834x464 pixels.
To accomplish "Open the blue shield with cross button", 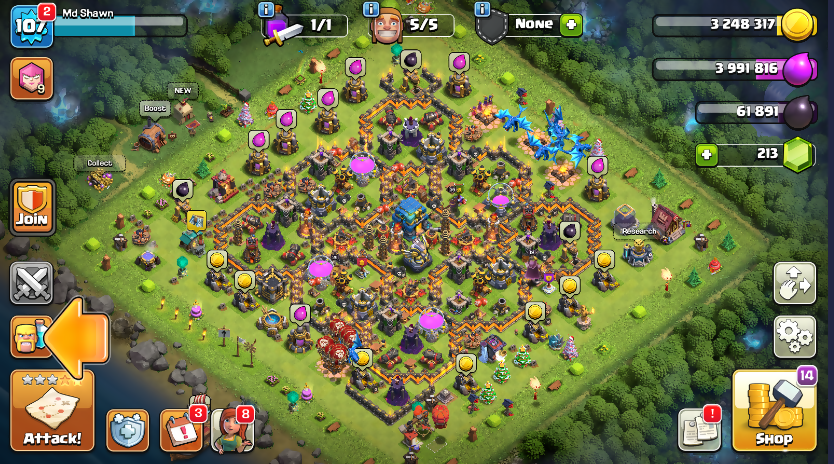I will point(127,430).
